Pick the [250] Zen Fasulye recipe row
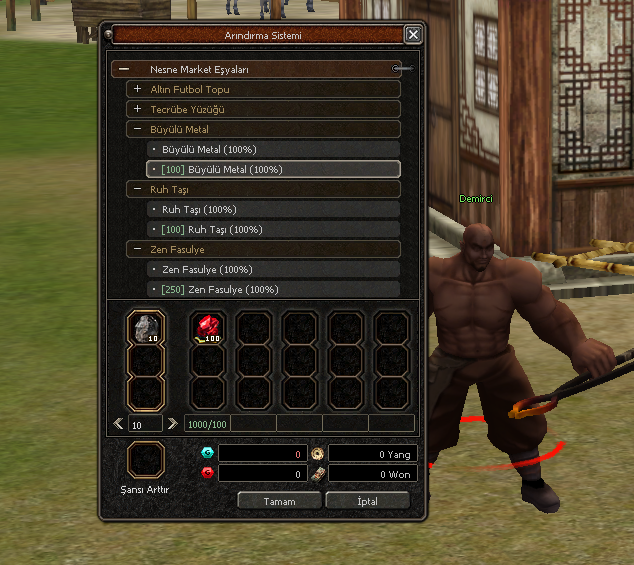 coord(273,290)
